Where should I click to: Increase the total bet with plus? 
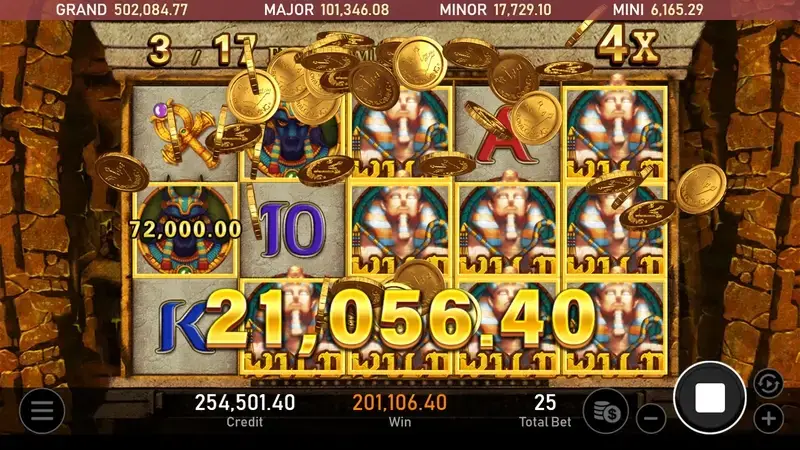point(768,418)
